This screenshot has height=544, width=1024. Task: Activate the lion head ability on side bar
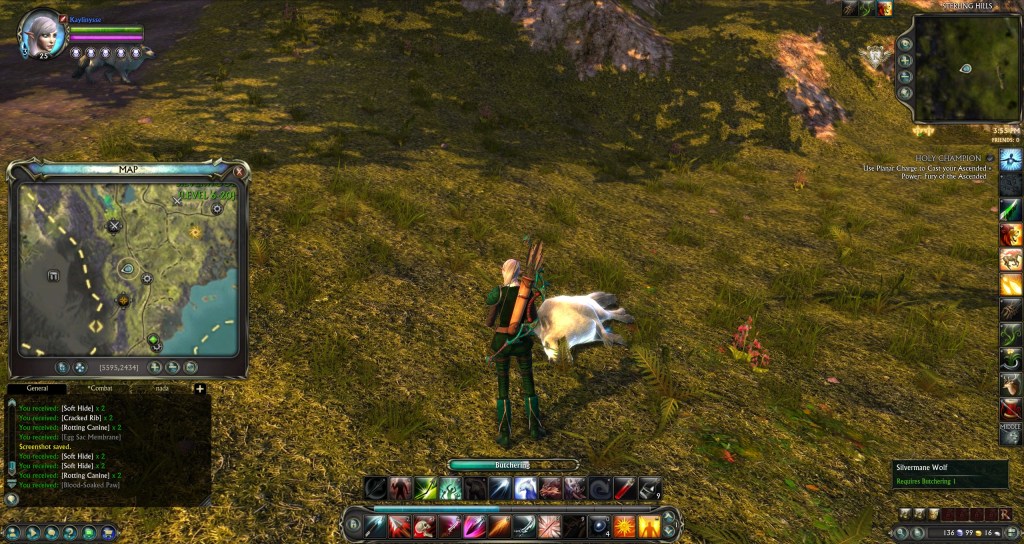pos(1011,234)
